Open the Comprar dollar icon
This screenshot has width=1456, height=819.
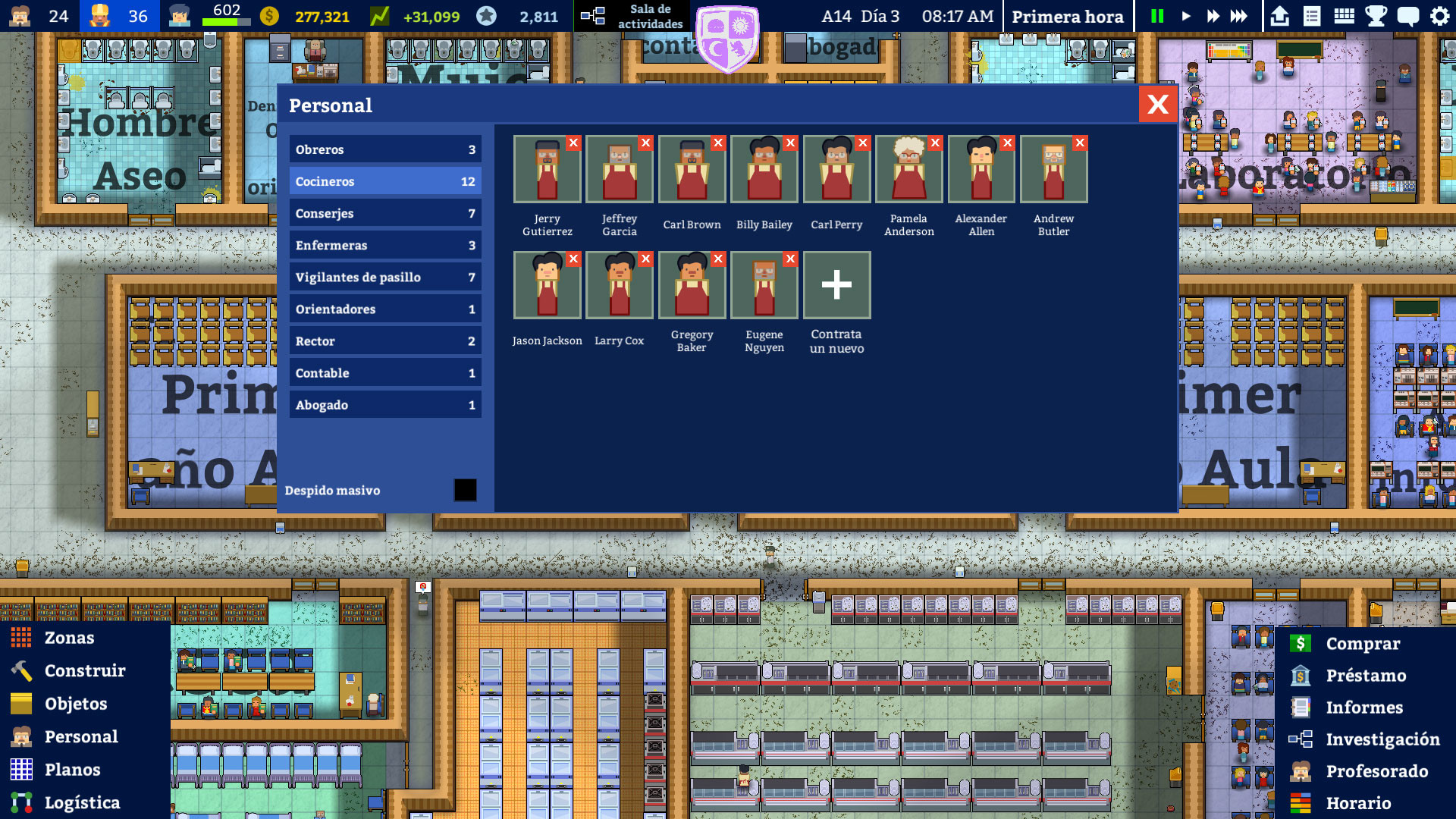click(x=1300, y=644)
